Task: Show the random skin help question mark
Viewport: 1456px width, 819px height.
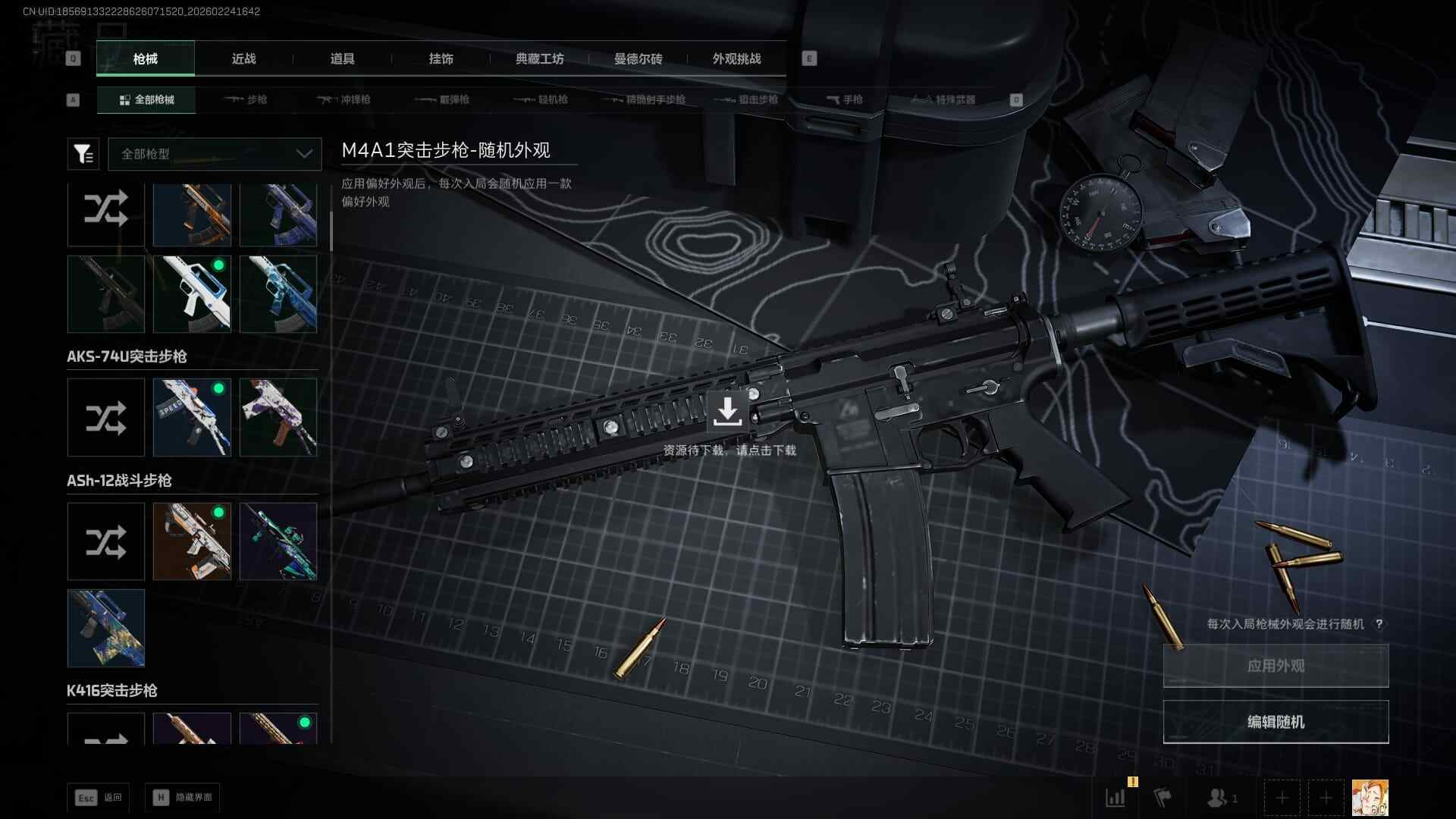Action: pos(1379,624)
